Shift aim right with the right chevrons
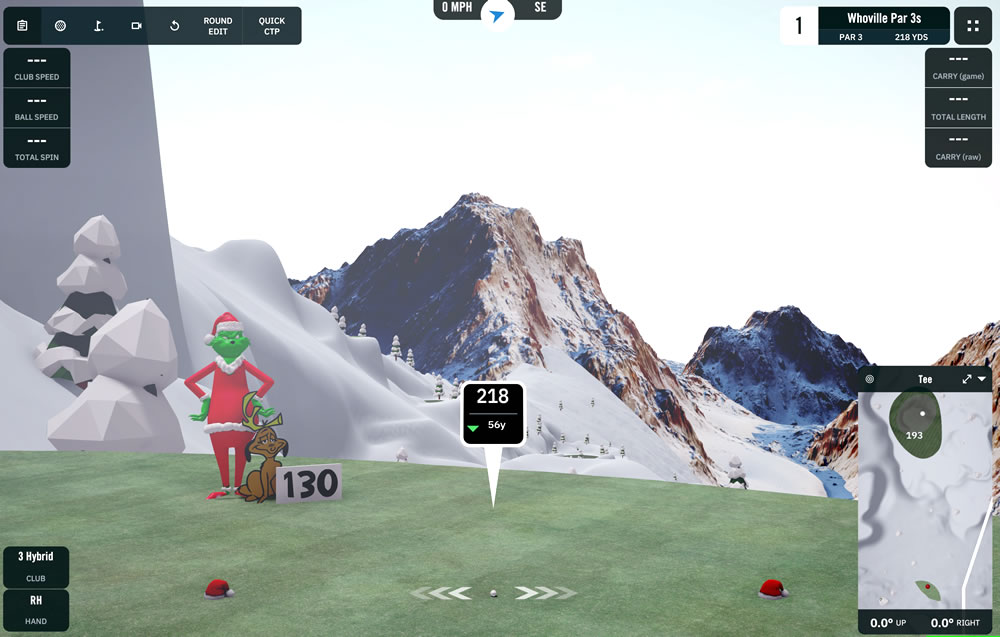The height and width of the screenshot is (637, 1000). pos(545,593)
